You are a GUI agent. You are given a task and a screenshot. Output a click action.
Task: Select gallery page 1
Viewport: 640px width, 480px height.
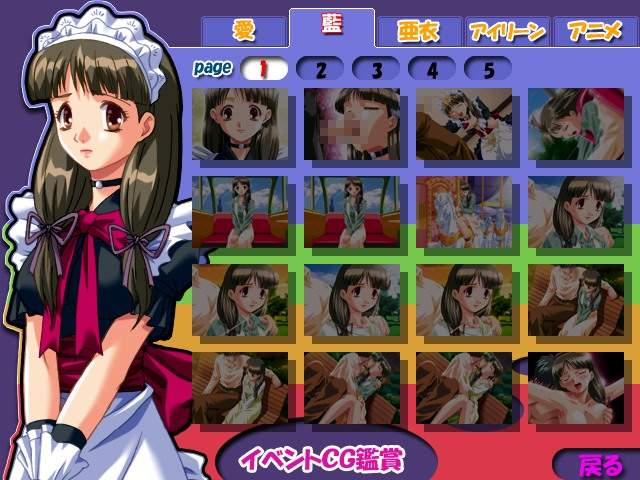(x=264, y=69)
